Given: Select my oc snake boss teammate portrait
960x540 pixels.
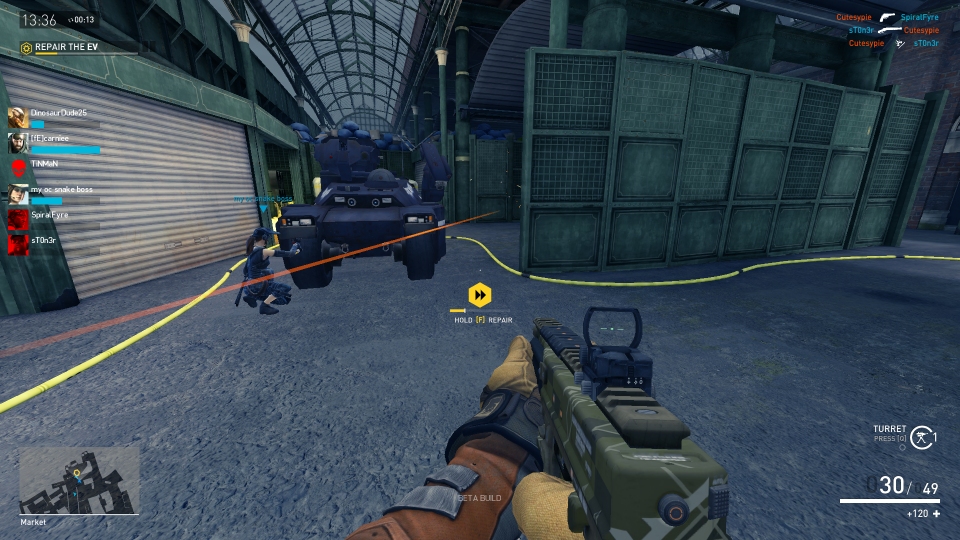Looking at the screenshot, I should pos(17,193).
